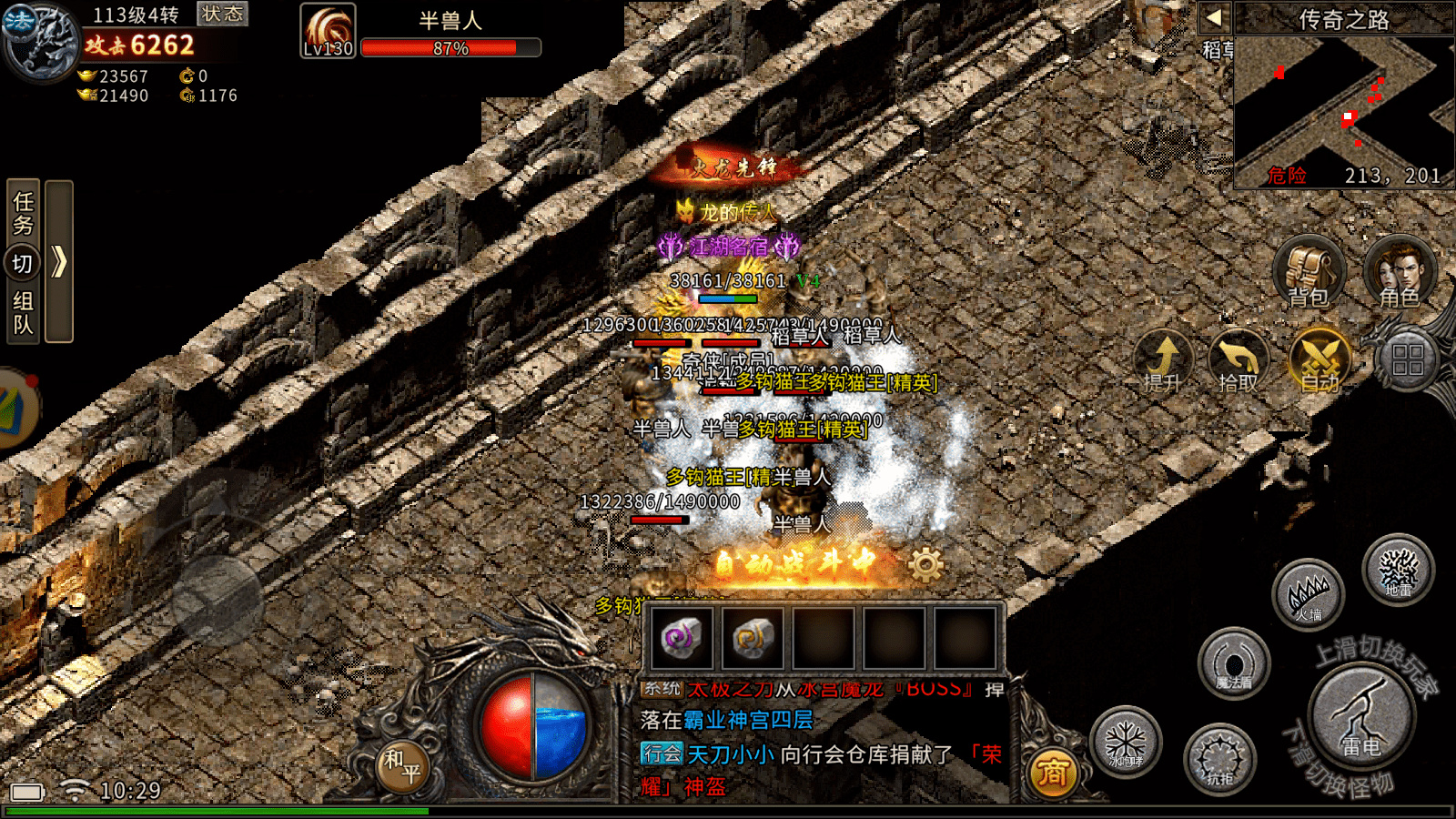Cast the snowflake ice roar skill
1456x819 pixels.
point(1126,742)
